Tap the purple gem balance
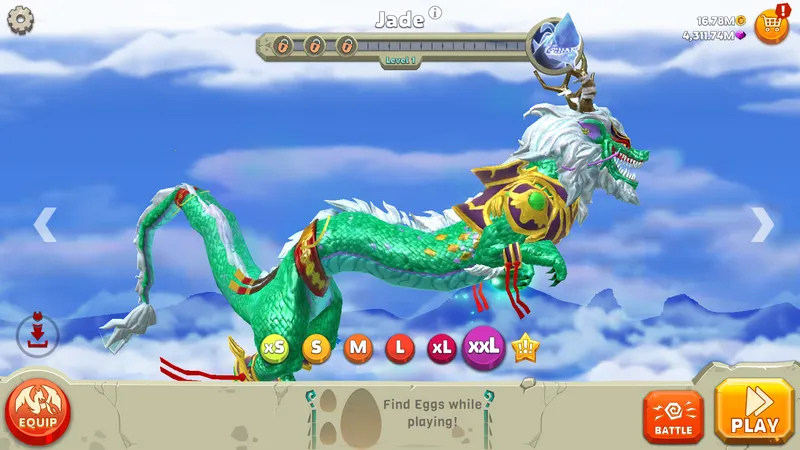The width and height of the screenshot is (800, 450). (x=714, y=35)
